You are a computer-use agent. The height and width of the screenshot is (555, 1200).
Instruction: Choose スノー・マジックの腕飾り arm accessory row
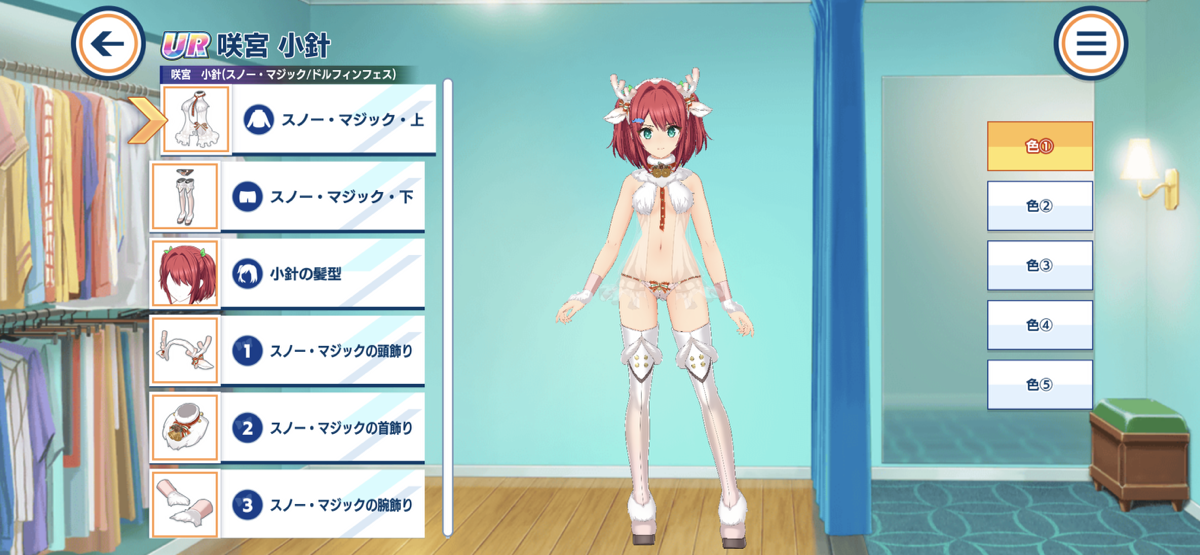point(290,504)
